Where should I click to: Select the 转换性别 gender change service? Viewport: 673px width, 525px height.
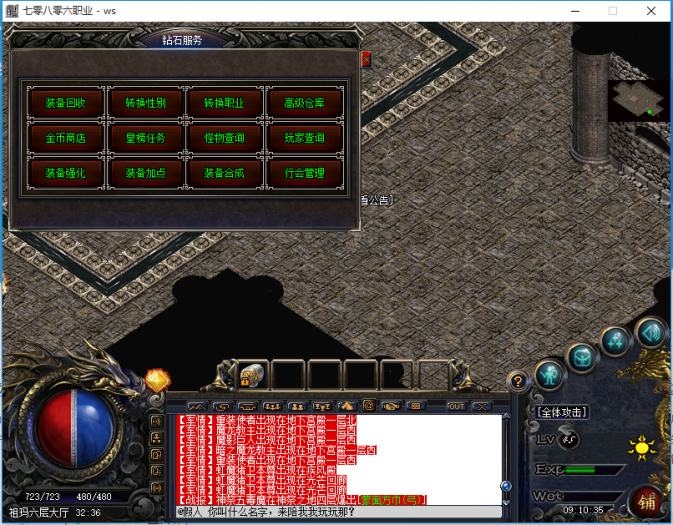tap(145, 103)
